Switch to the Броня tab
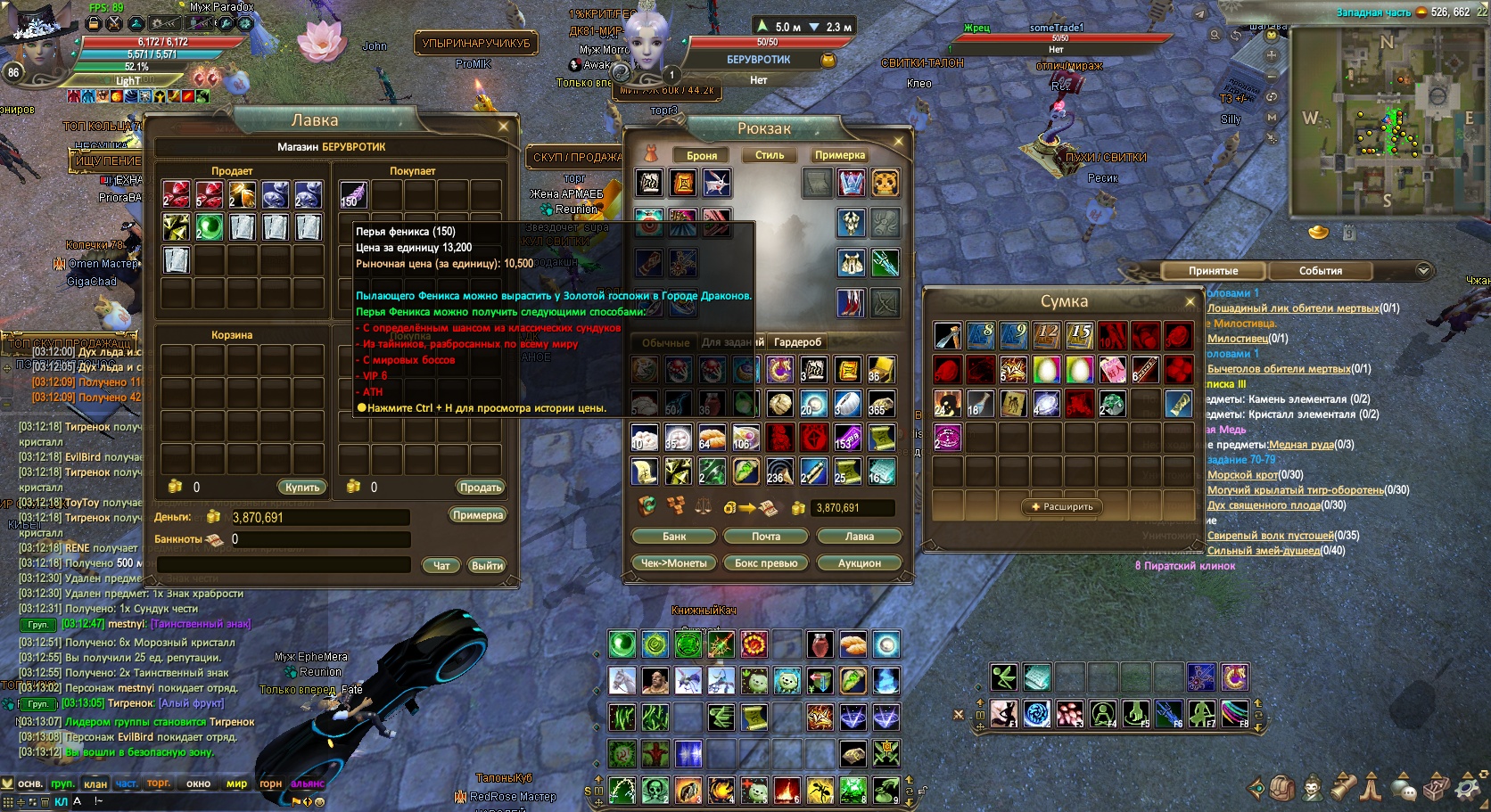 pos(702,155)
